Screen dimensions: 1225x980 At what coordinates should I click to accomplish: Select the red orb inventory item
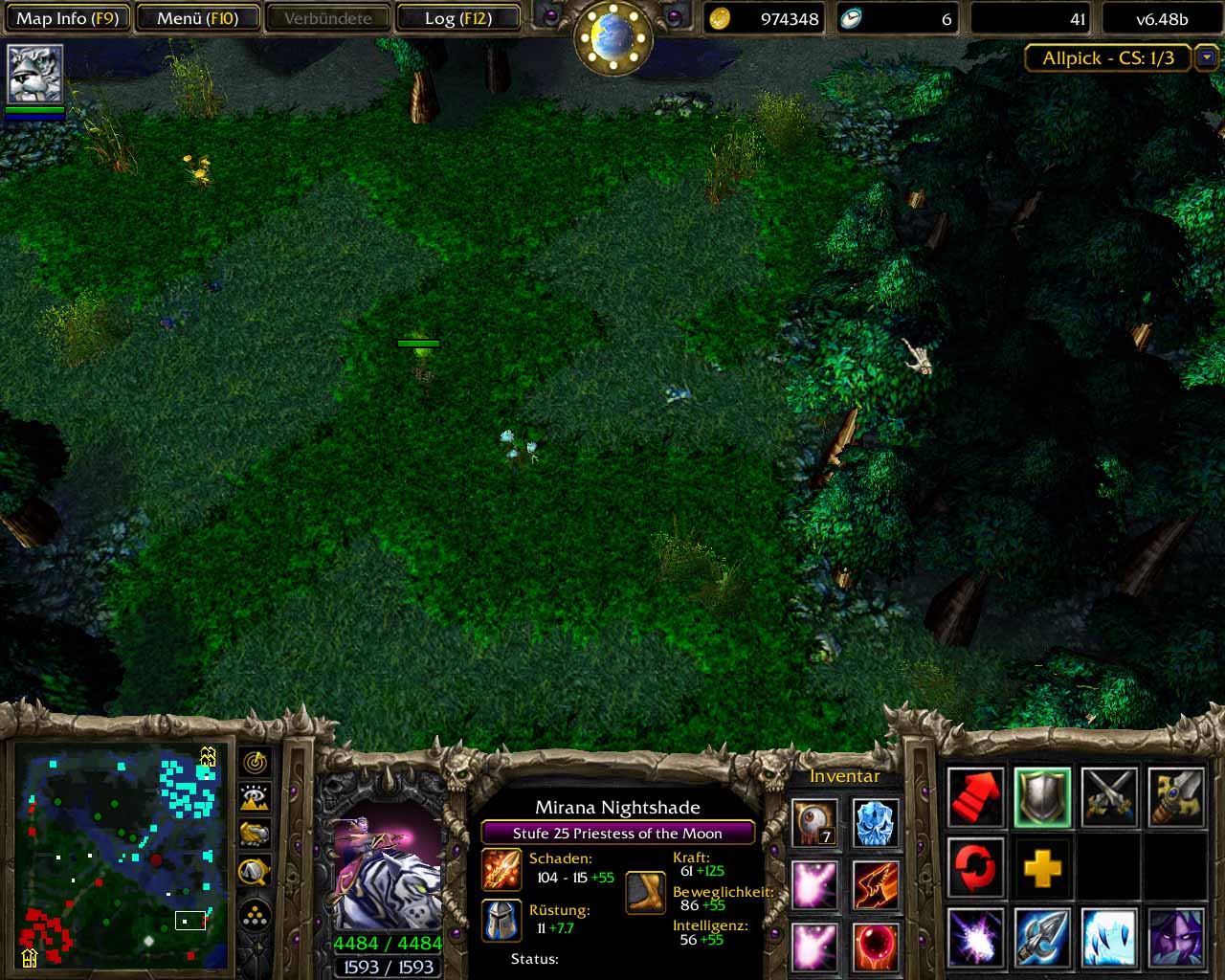(x=875, y=946)
